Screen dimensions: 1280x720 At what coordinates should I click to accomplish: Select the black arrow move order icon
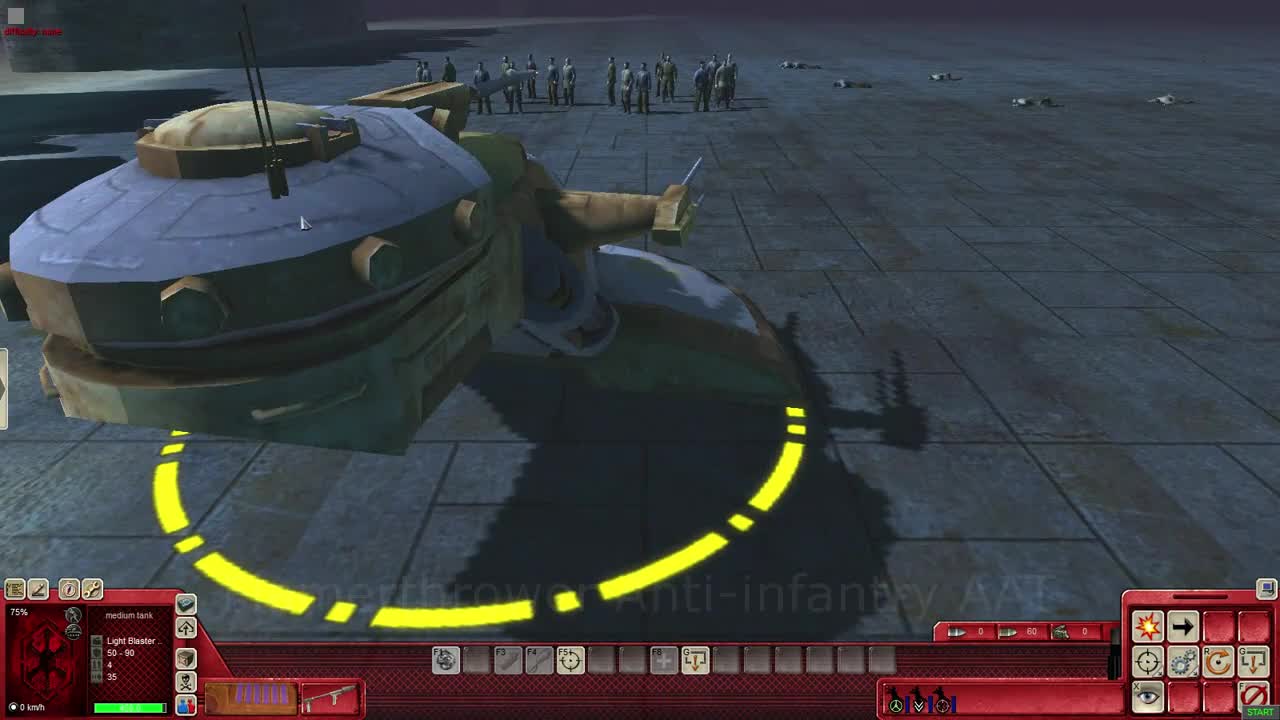click(1183, 626)
